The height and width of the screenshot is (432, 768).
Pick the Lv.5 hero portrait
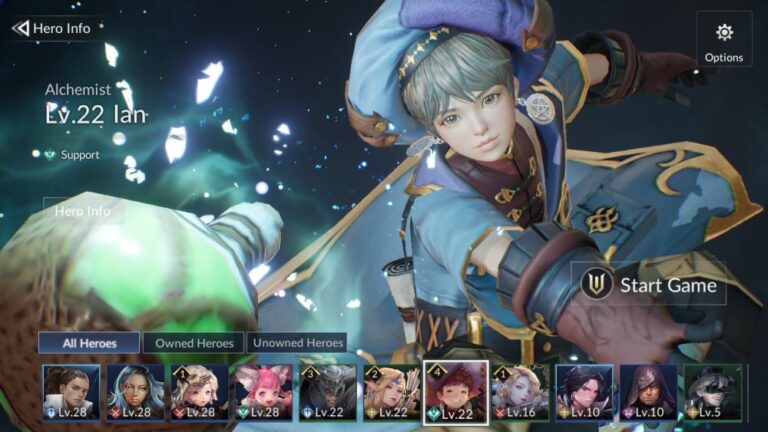pos(712,392)
